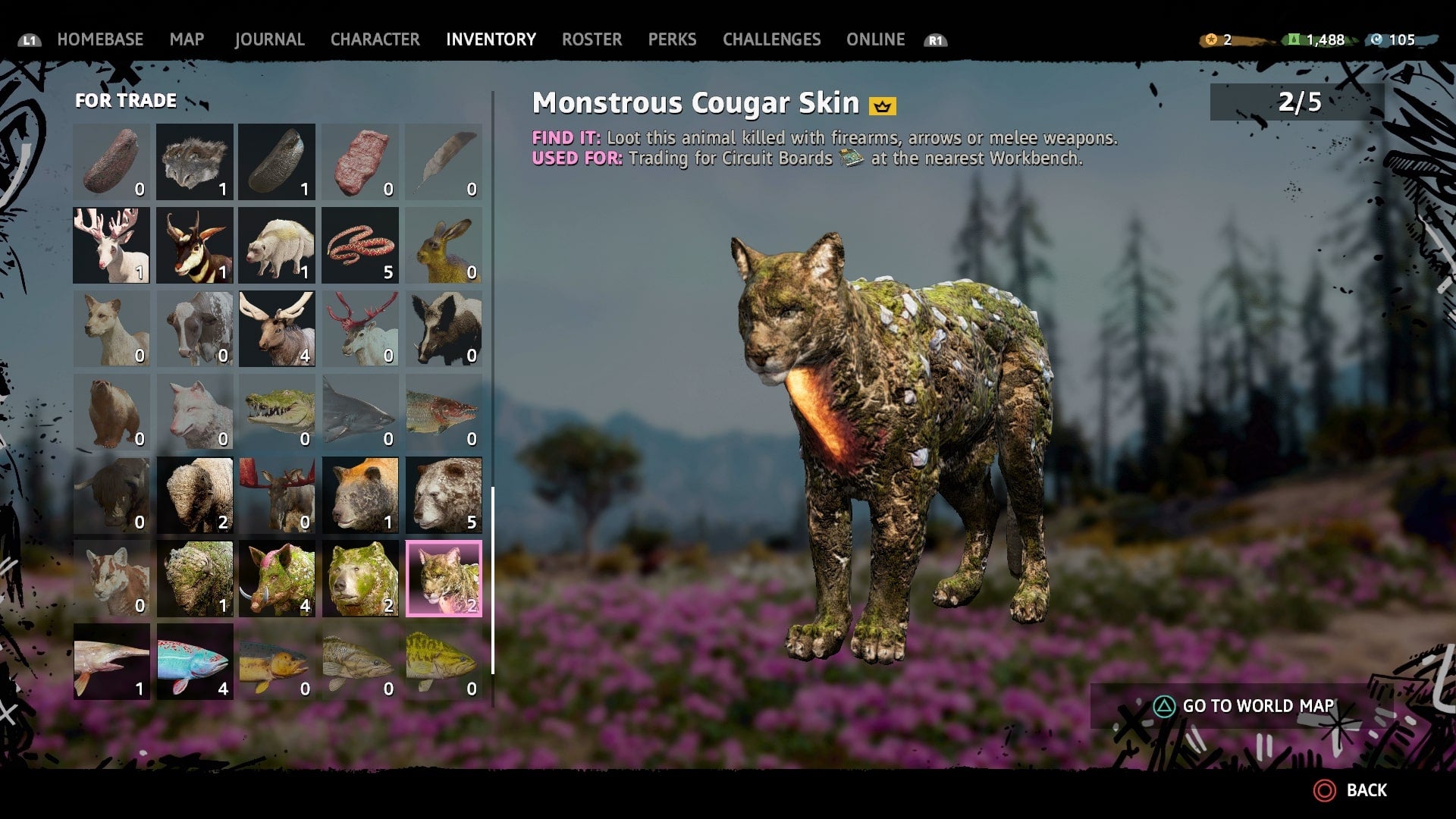
Task: Select the blue rainbow trout slot
Action: pos(195,661)
